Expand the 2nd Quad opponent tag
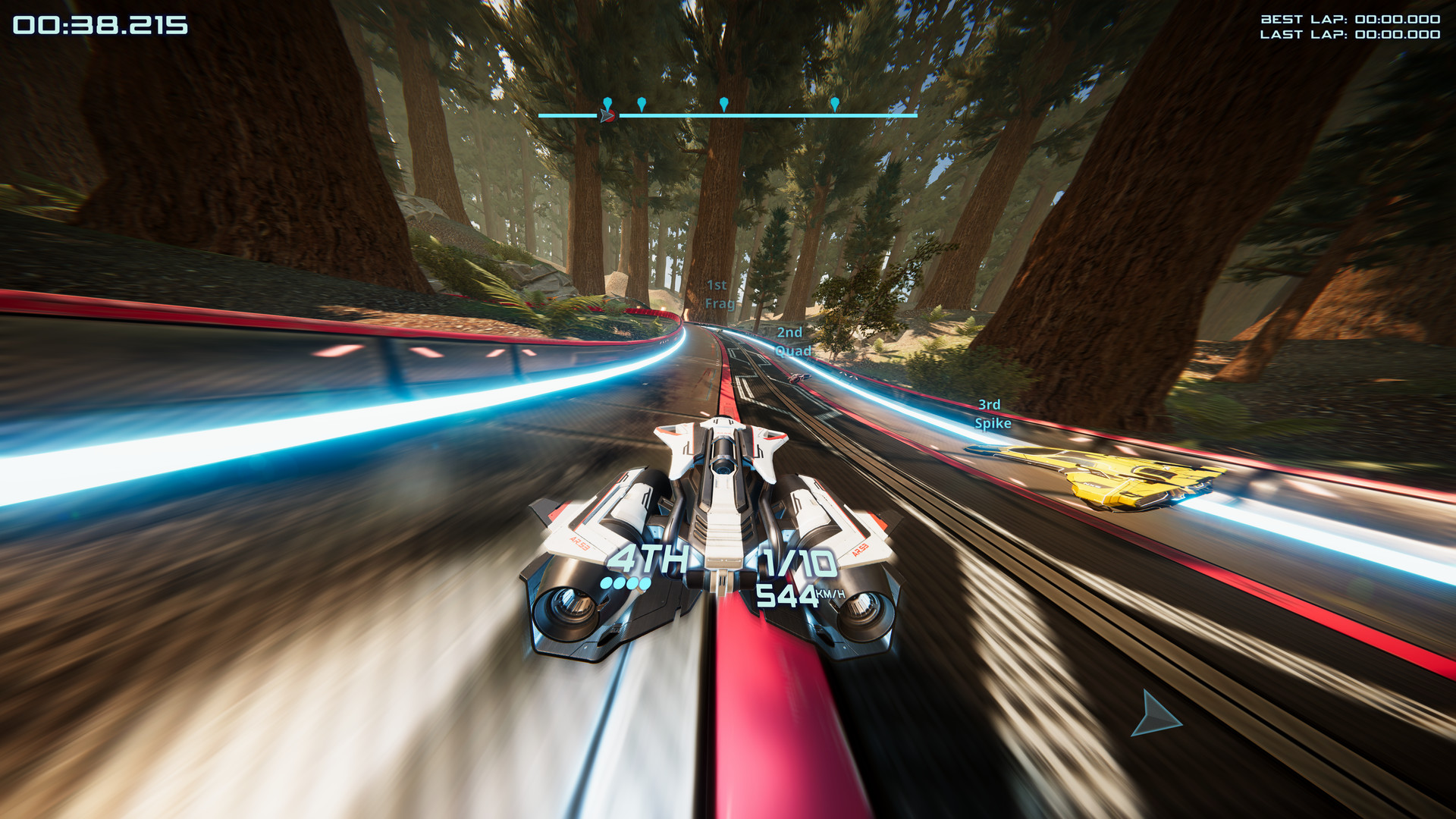This screenshot has height=819, width=1456. point(791,341)
